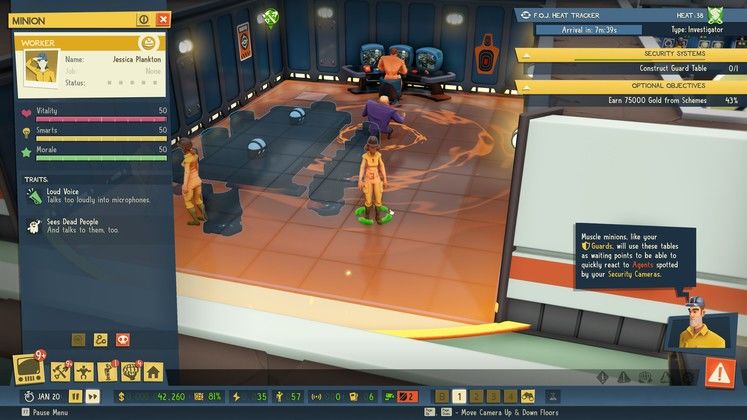
Task: Open the muscle figure minions menu
Action: tap(84, 372)
